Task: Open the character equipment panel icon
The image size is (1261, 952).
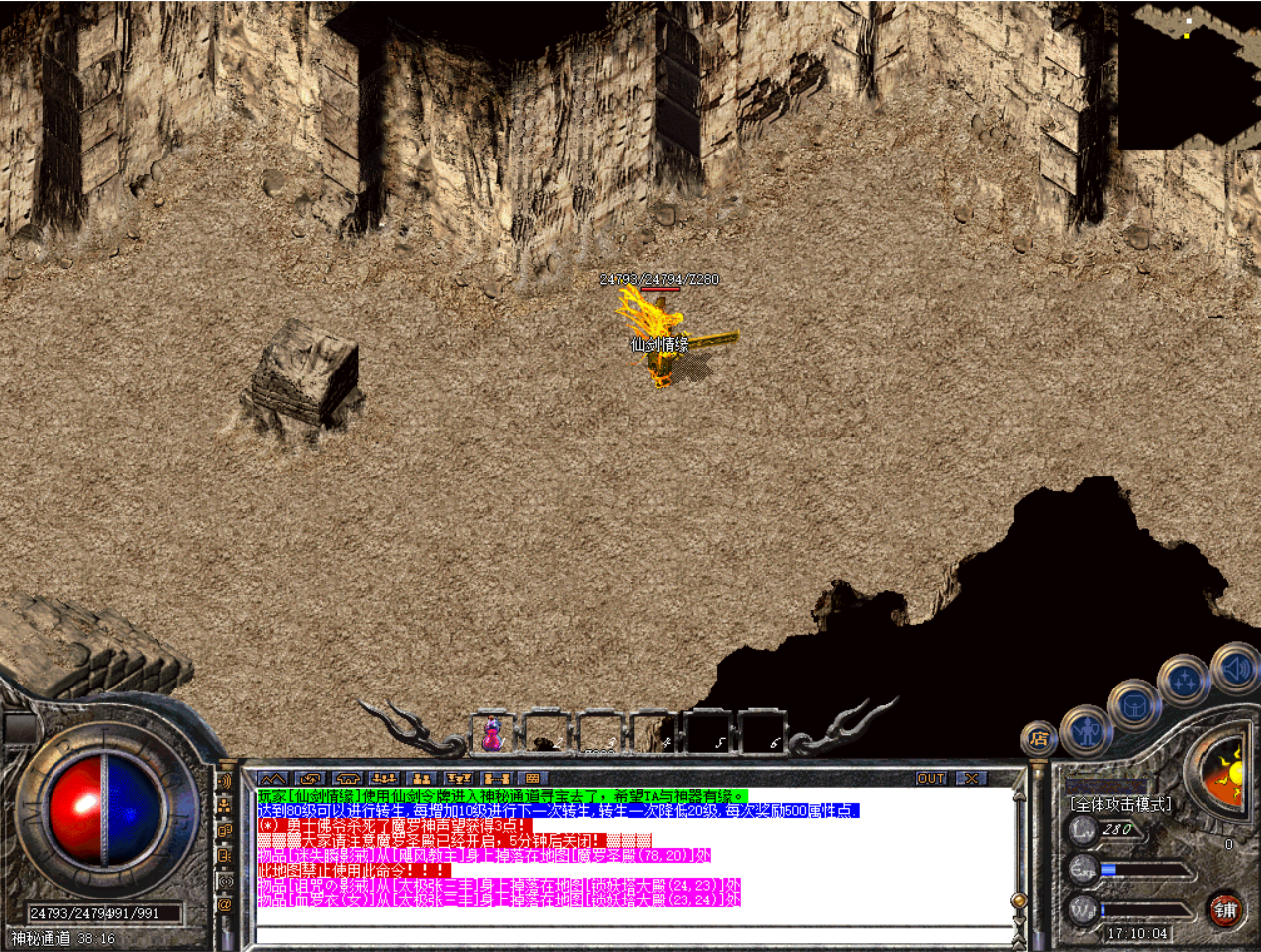Action: click(1087, 732)
